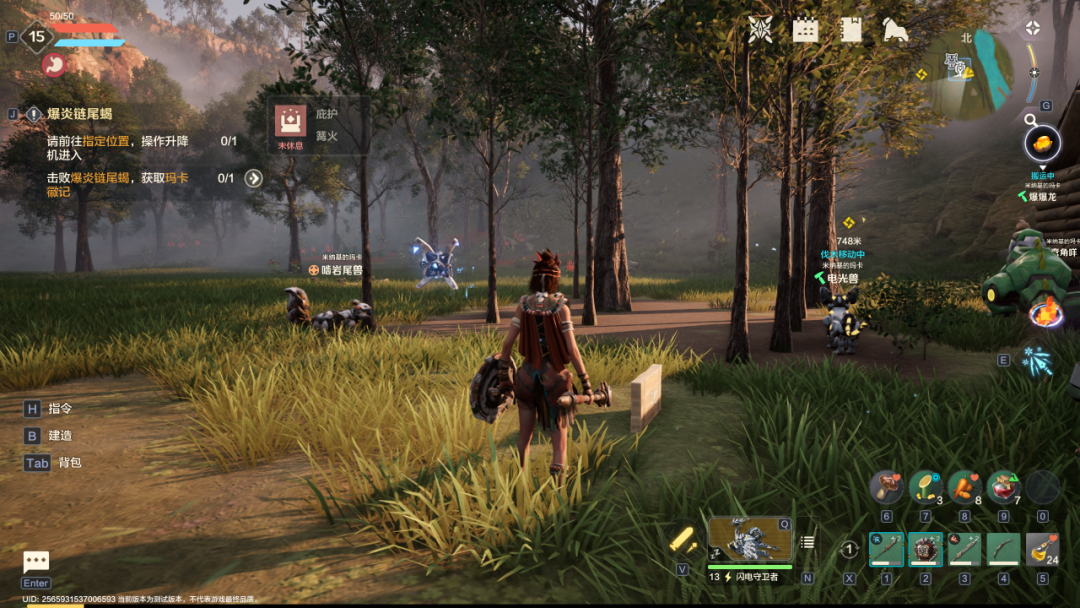Open the butterfly-shaped menu icon in the top bar
This screenshot has height=608, width=1080.
click(760, 30)
